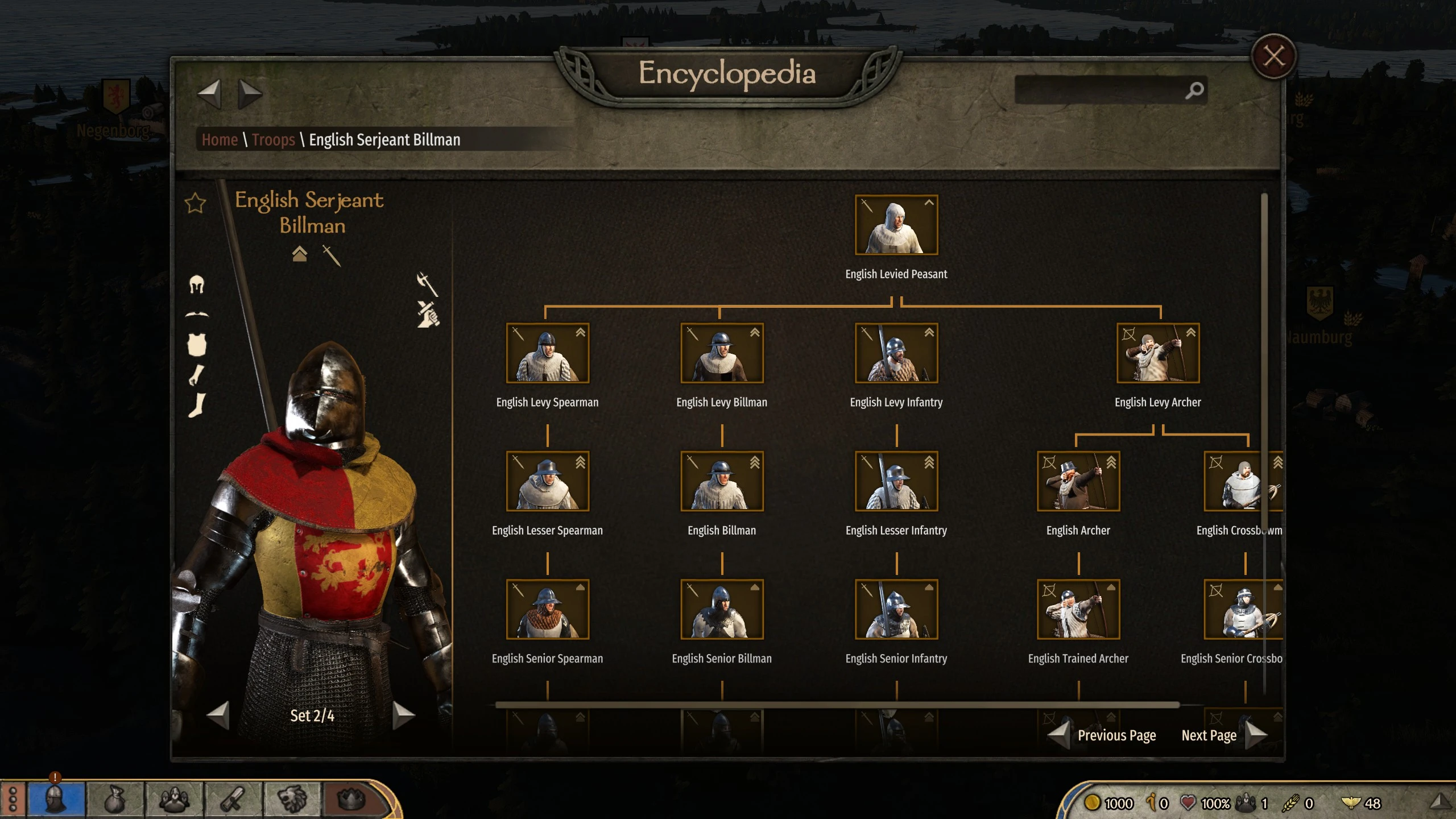Screen dimensions: 1456x819
Task: Open the English Senior Billman entry
Action: [x=722, y=609]
